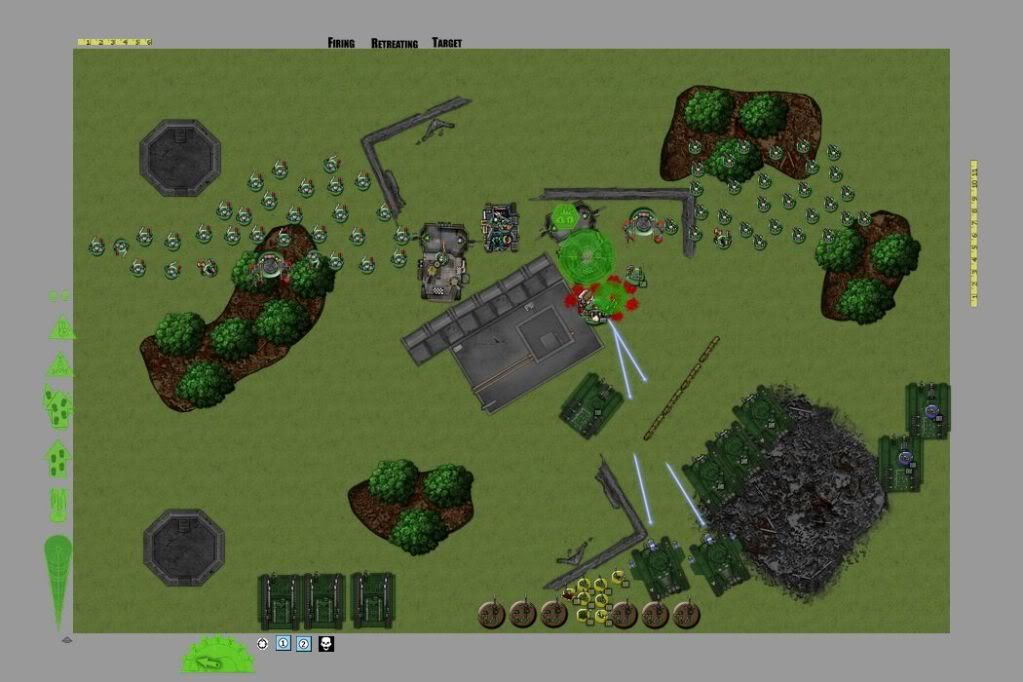Pick the white crosshair target marker
Viewport: 1023px width, 682px height.
(x=263, y=644)
